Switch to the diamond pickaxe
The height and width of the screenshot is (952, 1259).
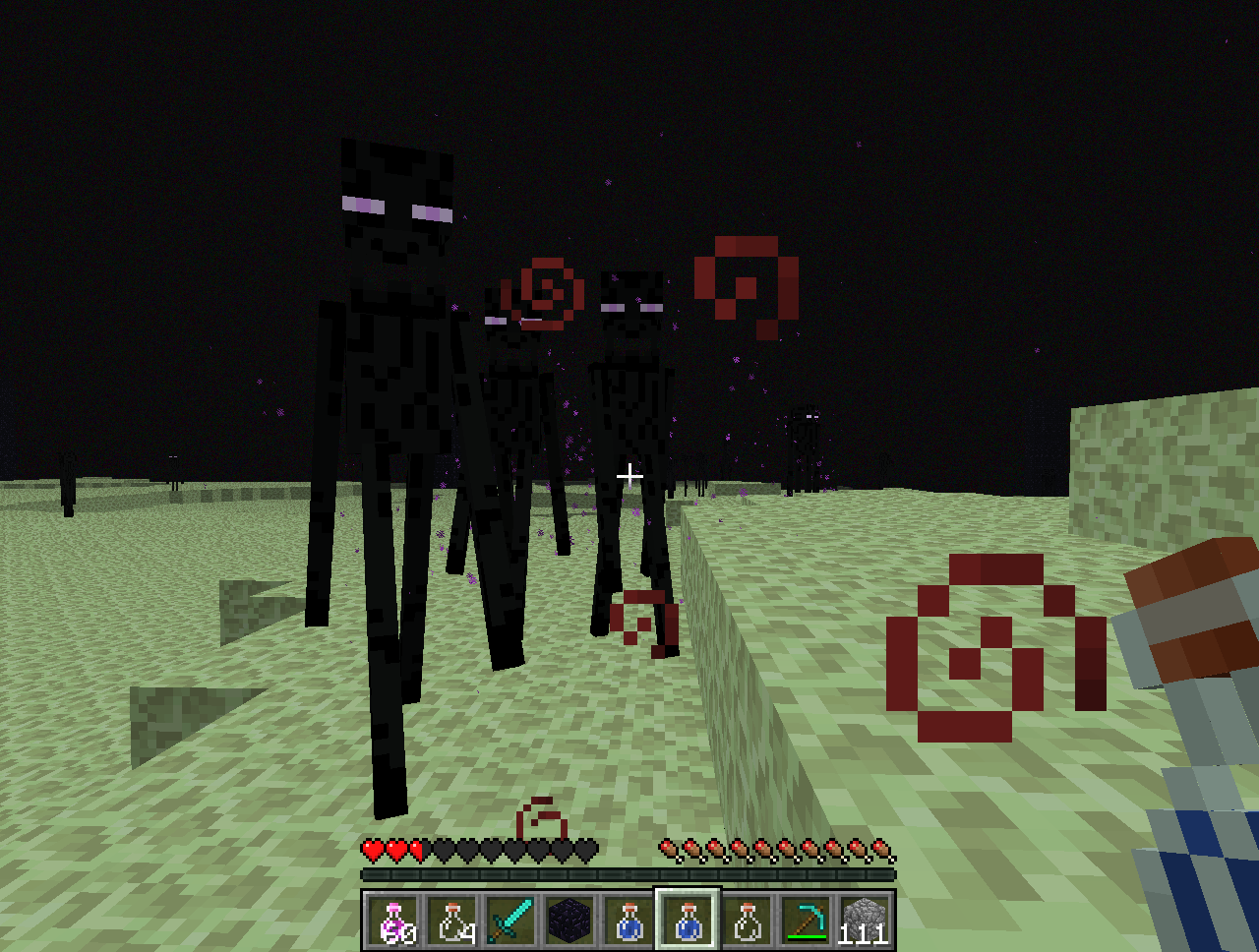tap(807, 922)
